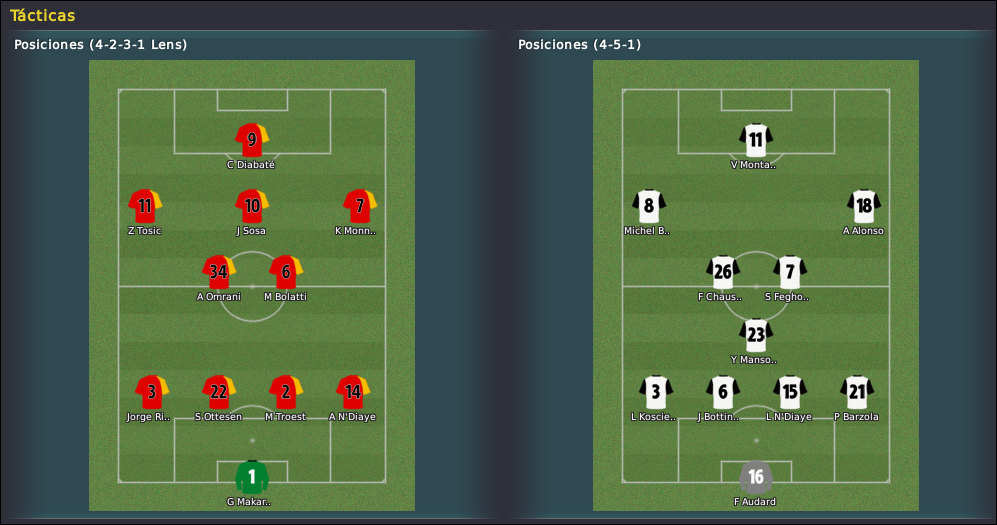Select goalkeeper G Makar..'s green shirt
The width and height of the screenshot is (997, 525).
tap(252, 477)
